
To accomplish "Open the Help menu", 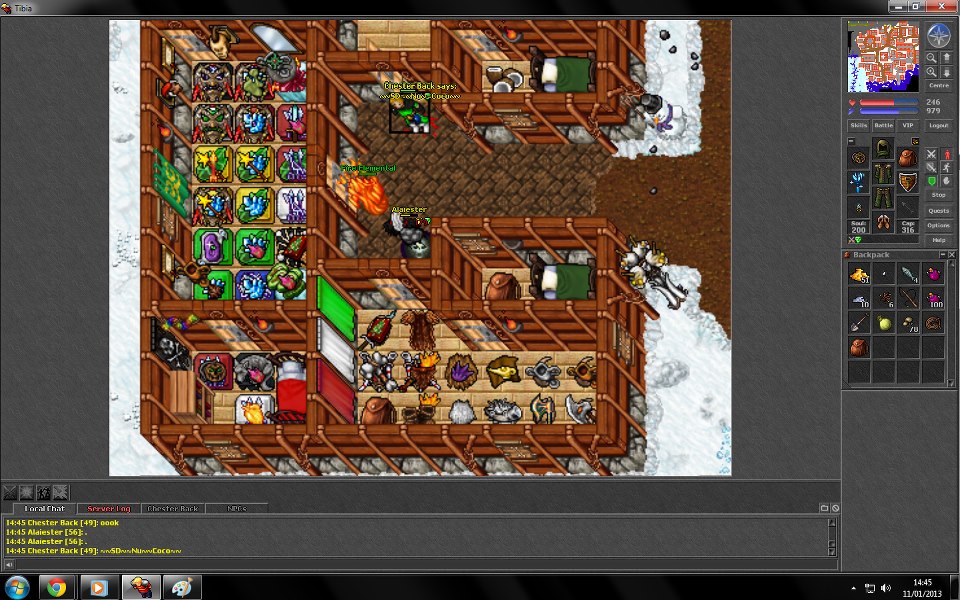I will click(x=938, y=240).
